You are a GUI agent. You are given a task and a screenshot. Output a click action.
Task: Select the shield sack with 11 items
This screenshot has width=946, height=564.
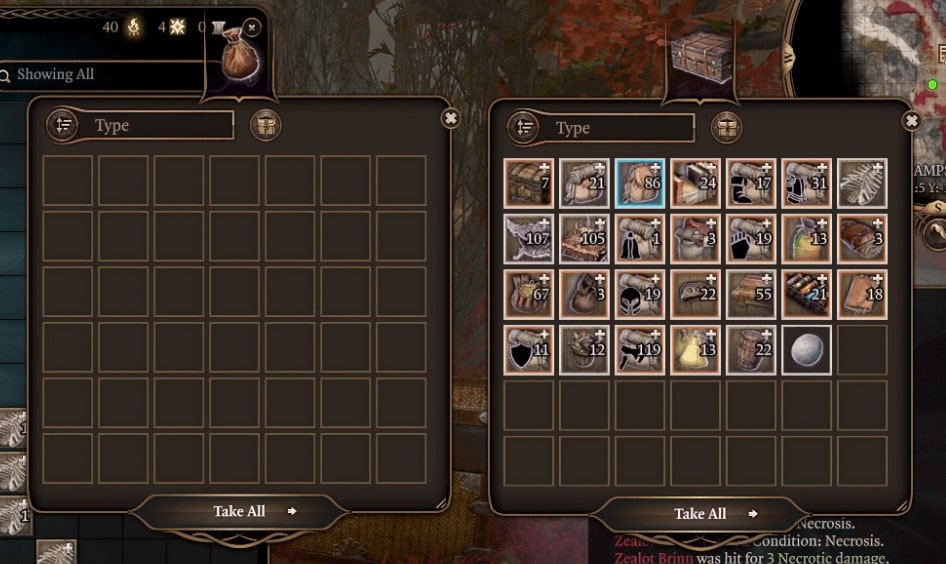pos(529,350)
